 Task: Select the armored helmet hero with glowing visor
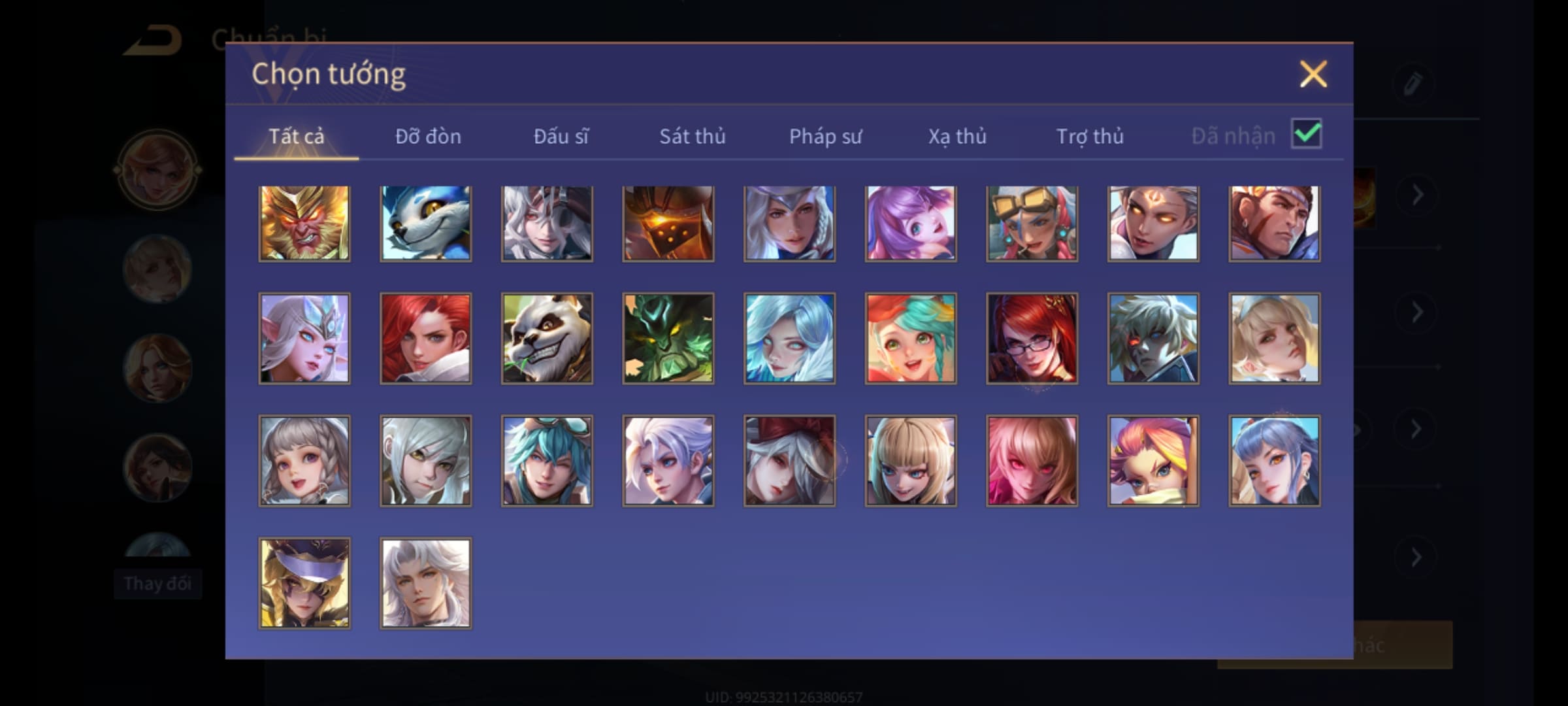pos(668,224)
